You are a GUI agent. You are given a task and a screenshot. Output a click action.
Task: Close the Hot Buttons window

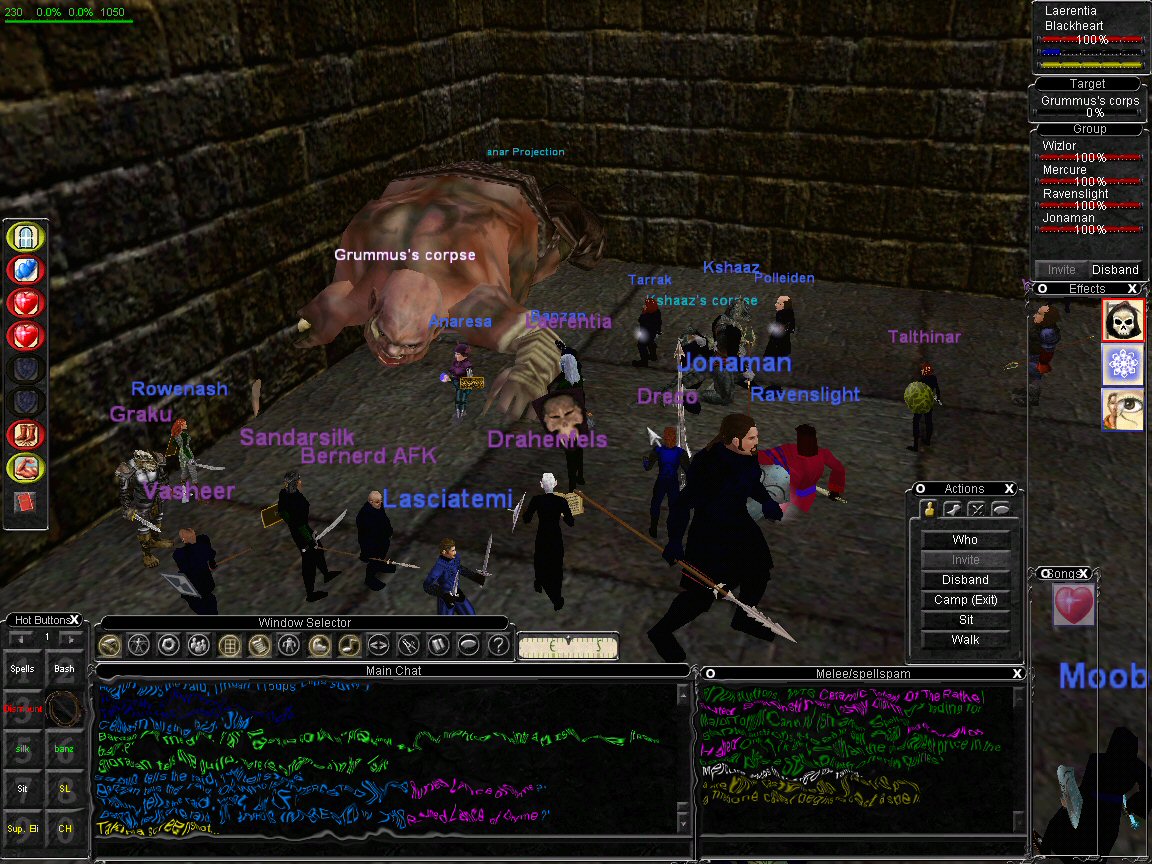point(75,621)
